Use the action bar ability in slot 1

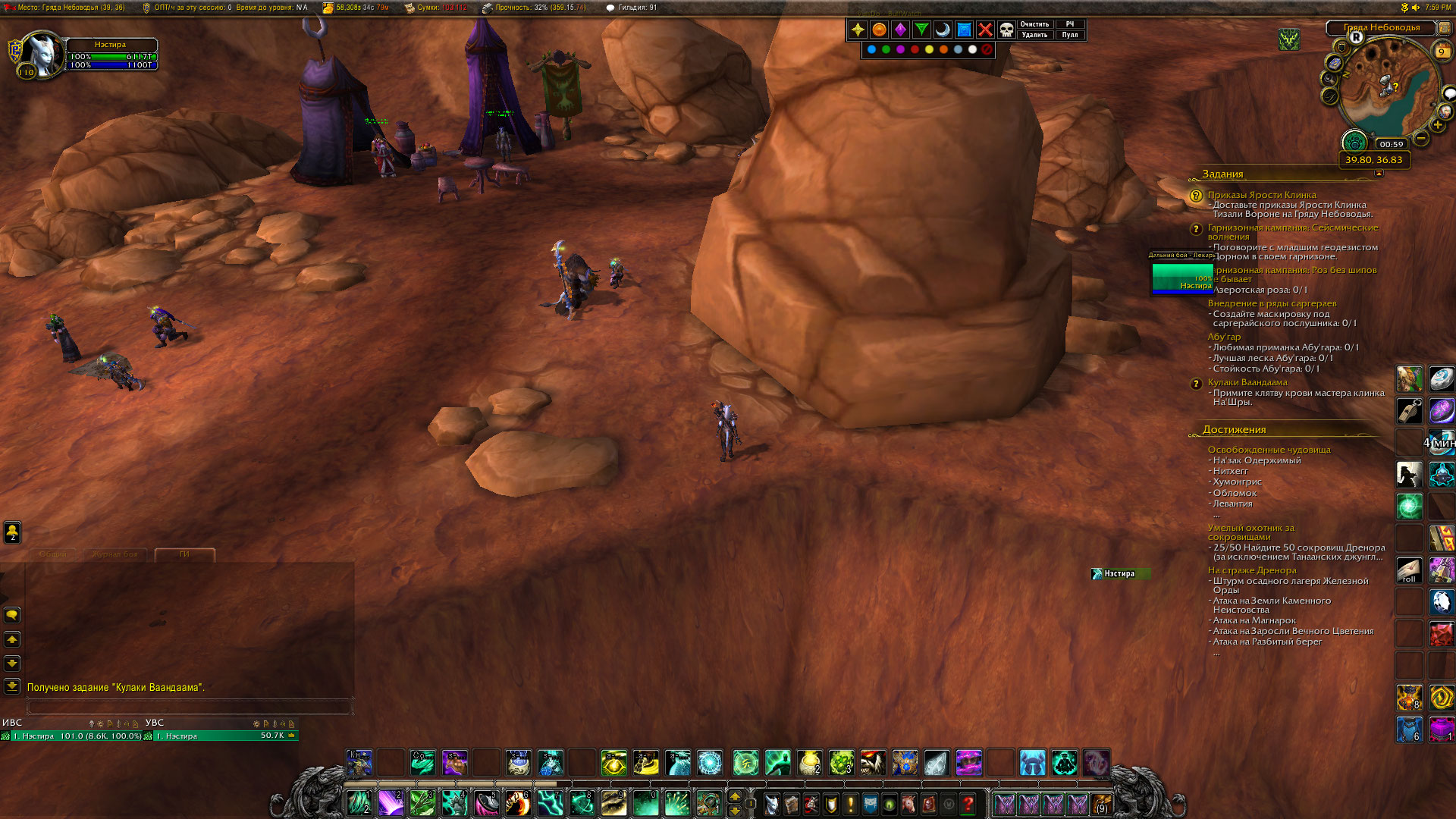(358, 803)
